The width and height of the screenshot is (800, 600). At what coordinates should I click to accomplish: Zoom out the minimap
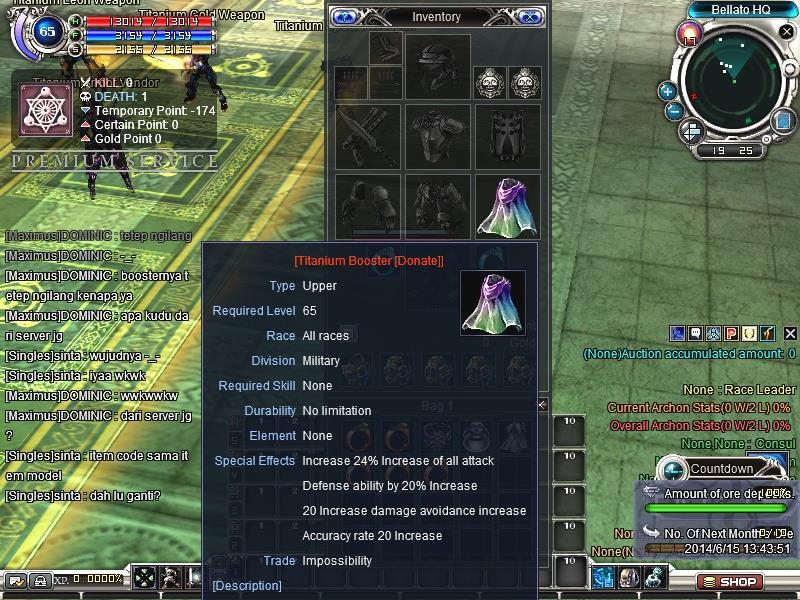(674, 111)
